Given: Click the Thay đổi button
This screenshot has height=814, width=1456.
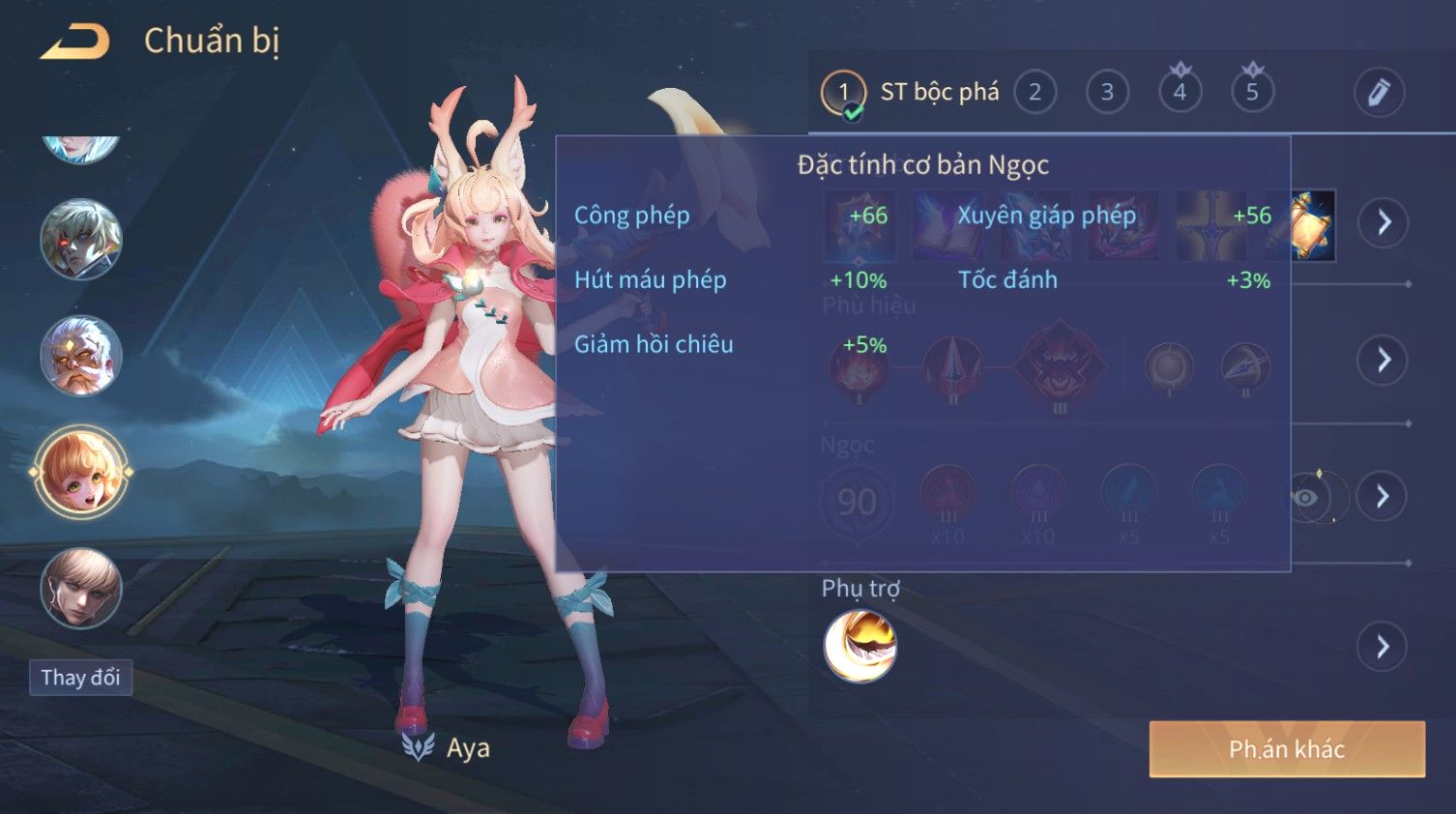Looking at the screenshot, I should (x=80, y=678).
